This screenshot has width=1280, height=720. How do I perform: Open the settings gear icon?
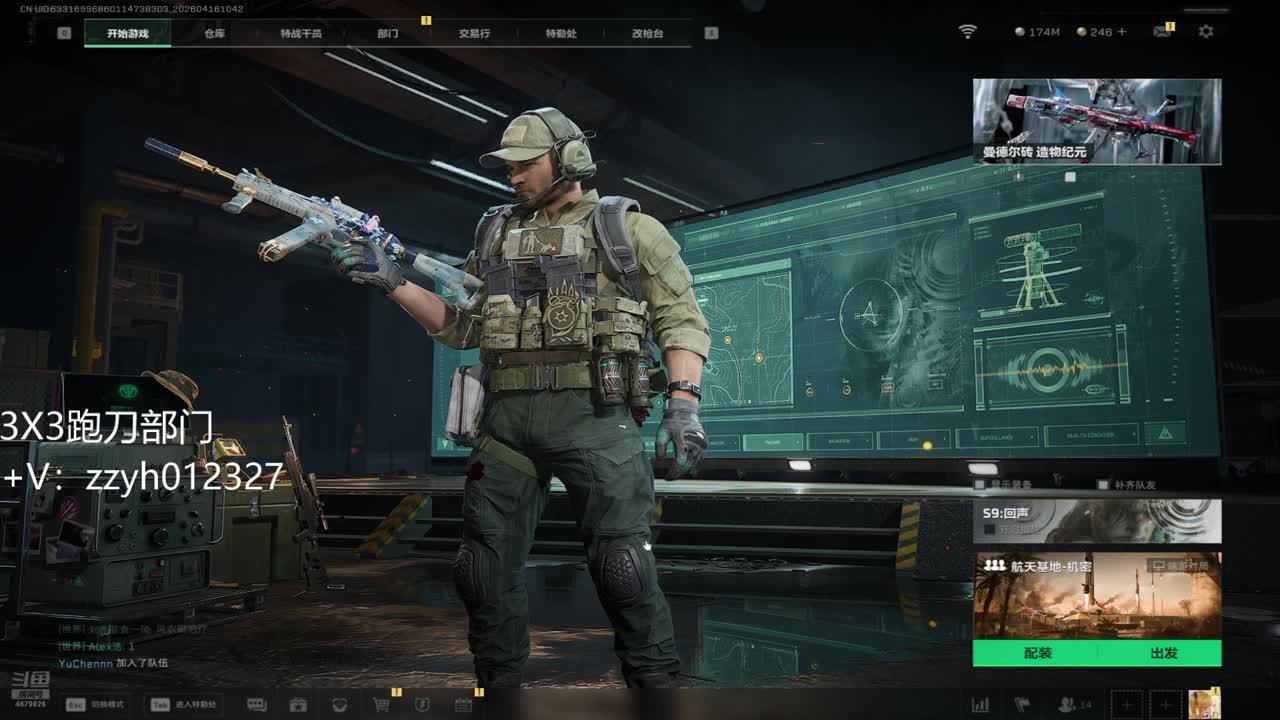pos(1206,32)
